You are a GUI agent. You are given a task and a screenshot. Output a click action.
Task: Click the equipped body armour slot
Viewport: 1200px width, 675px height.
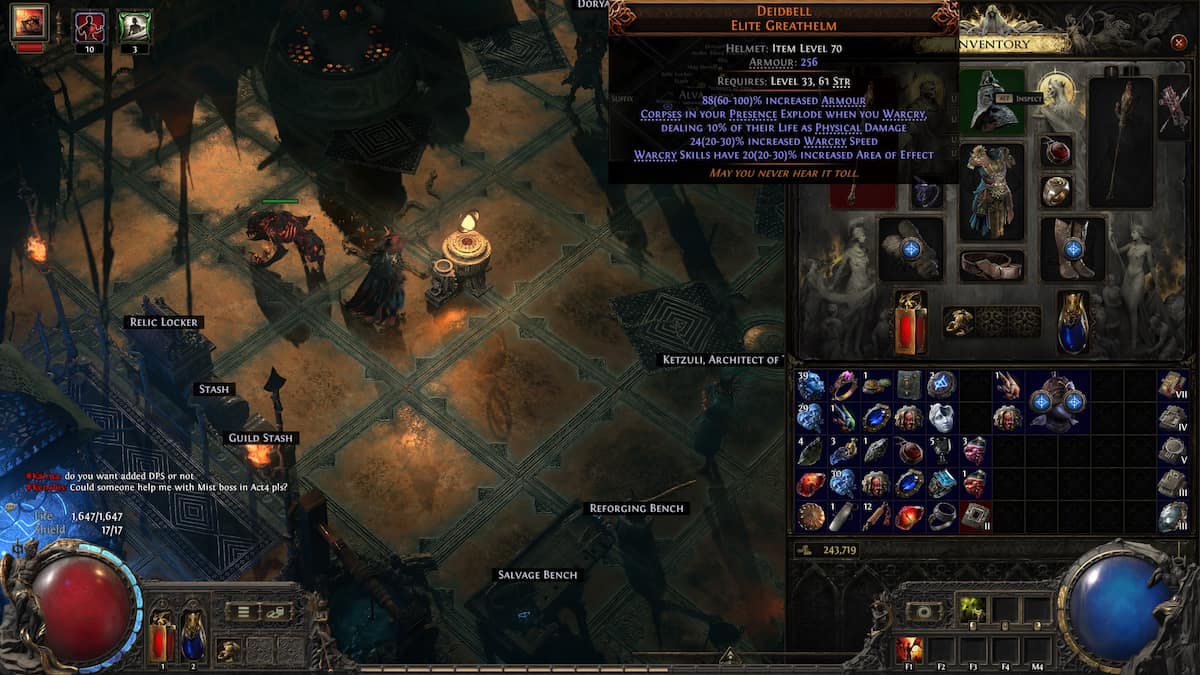(x=992, y=191)
